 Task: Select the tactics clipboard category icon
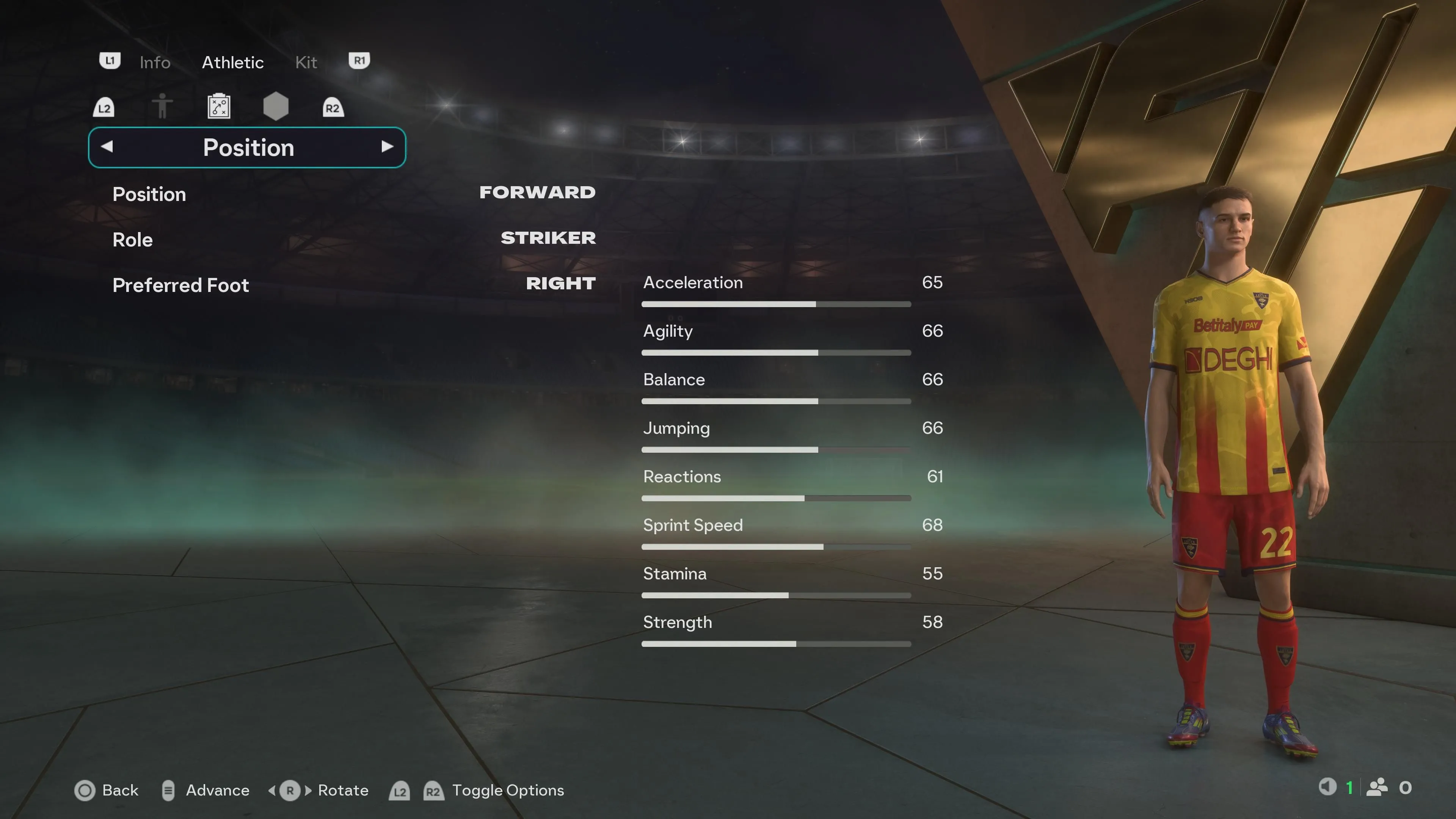point(219,106)
